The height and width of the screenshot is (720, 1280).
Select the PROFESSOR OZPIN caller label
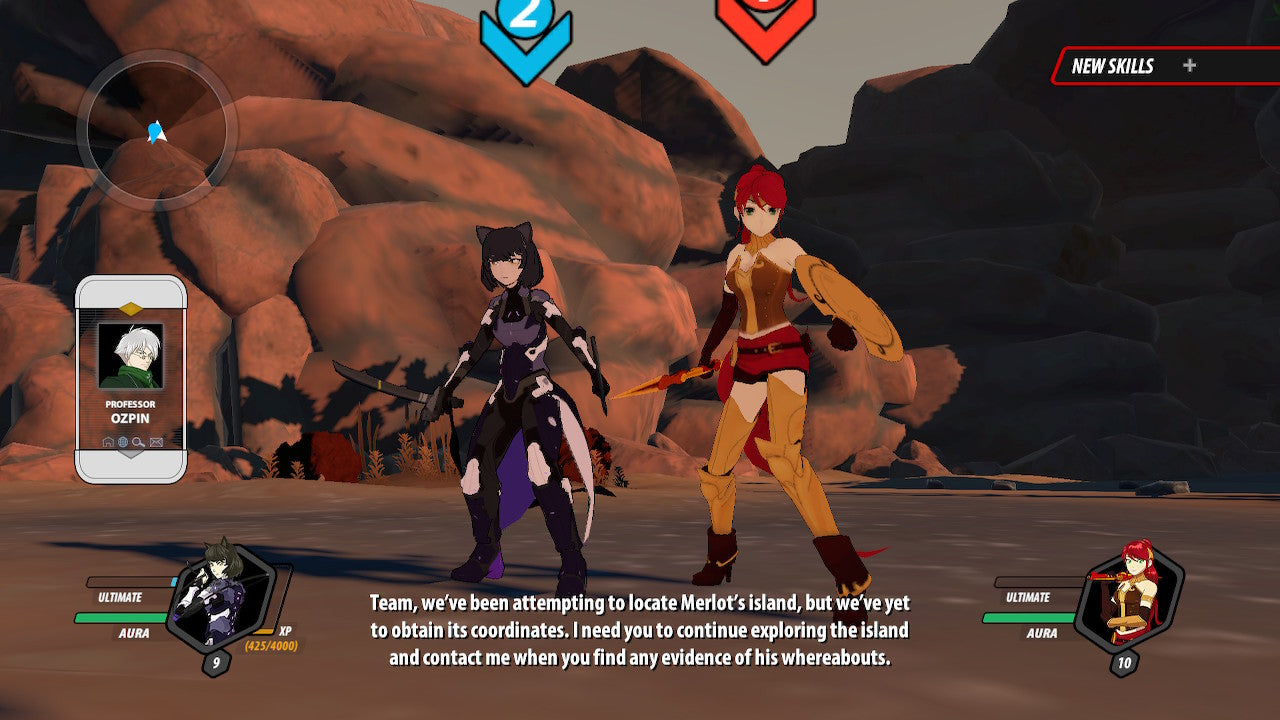[x=131, y=410]
